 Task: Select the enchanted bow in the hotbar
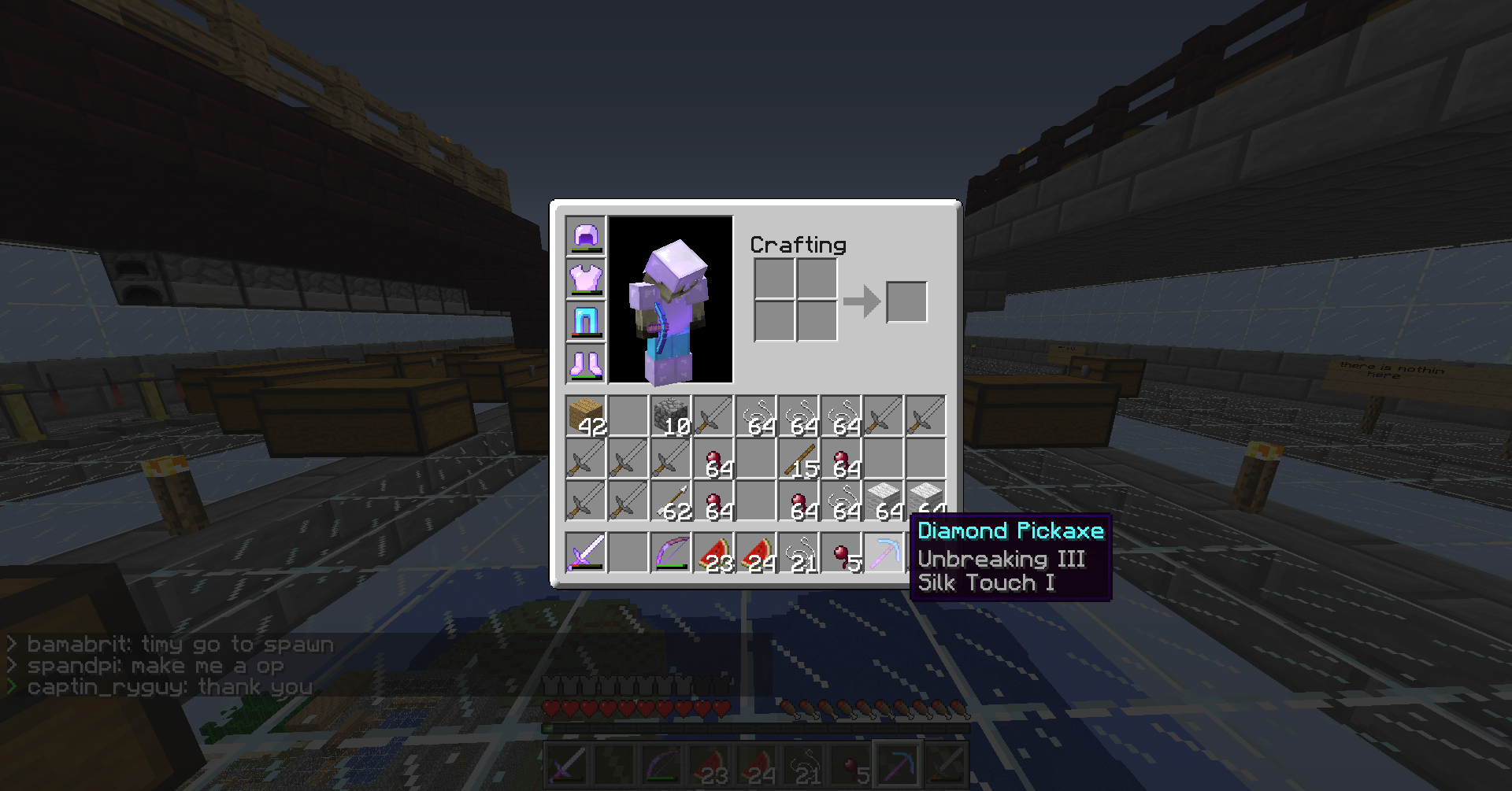point(671,551)
